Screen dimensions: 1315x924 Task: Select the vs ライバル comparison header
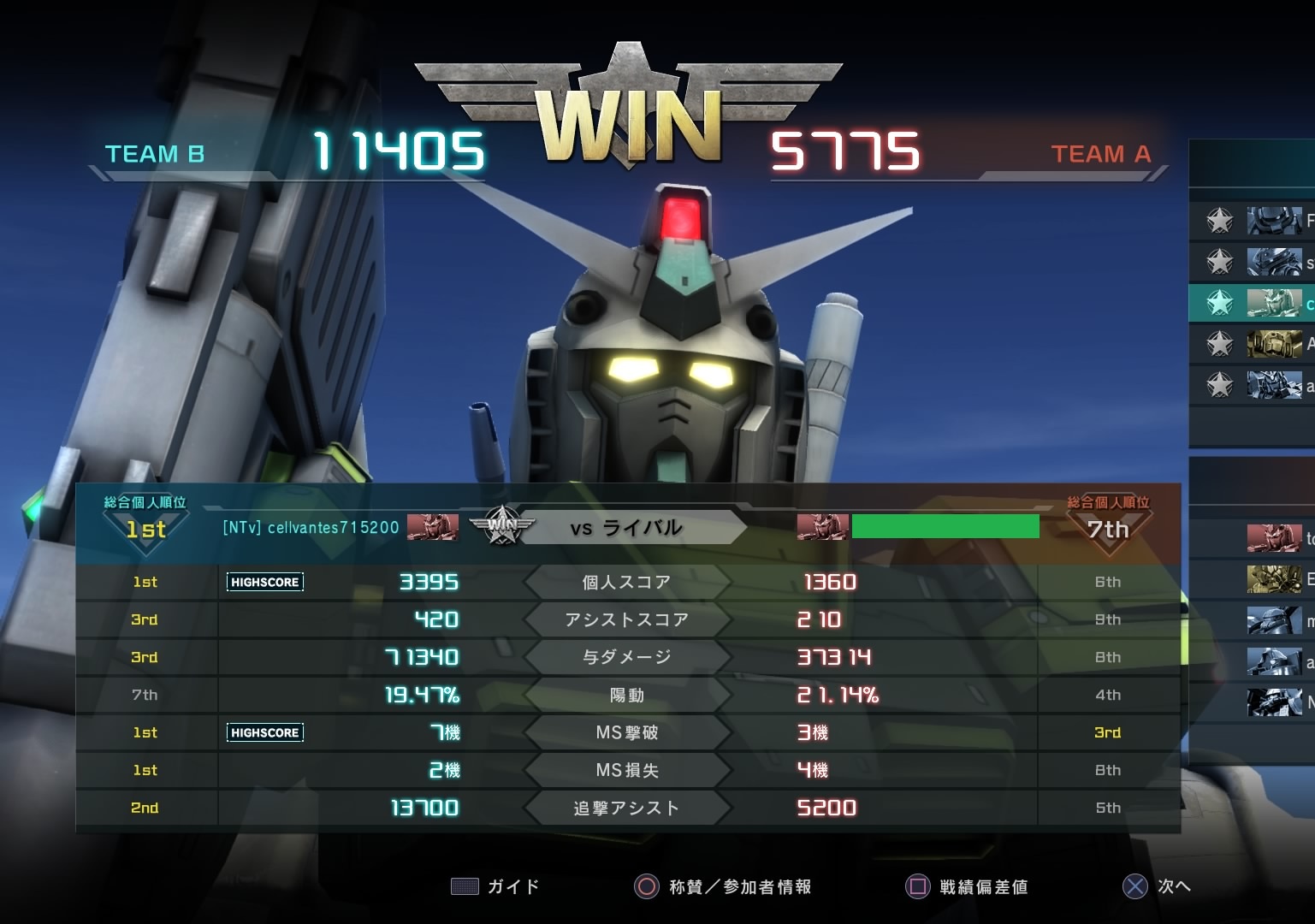pyautogui.click(x=626, y=528)
